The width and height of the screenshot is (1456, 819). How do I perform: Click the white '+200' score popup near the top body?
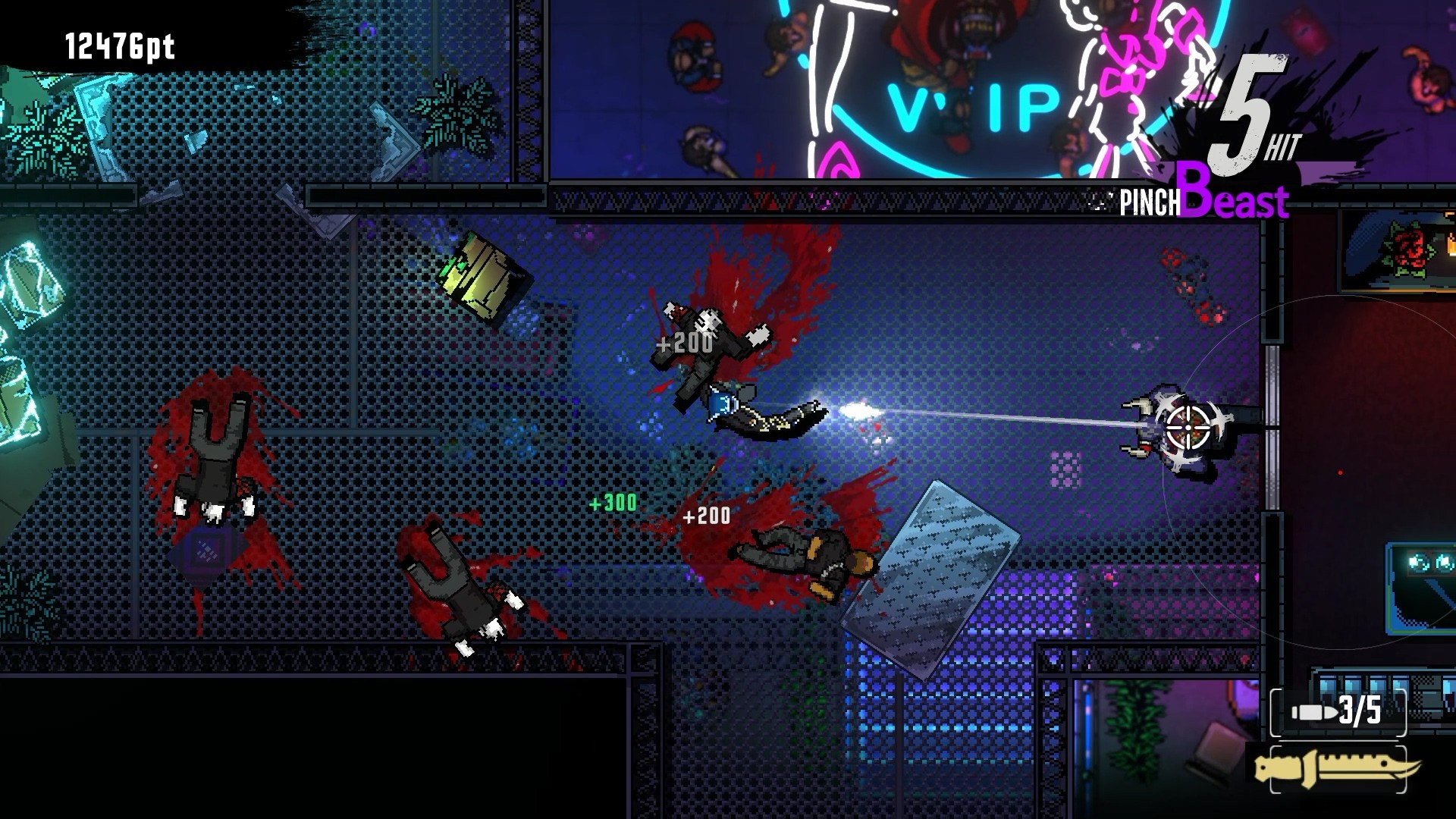(682, 343)
